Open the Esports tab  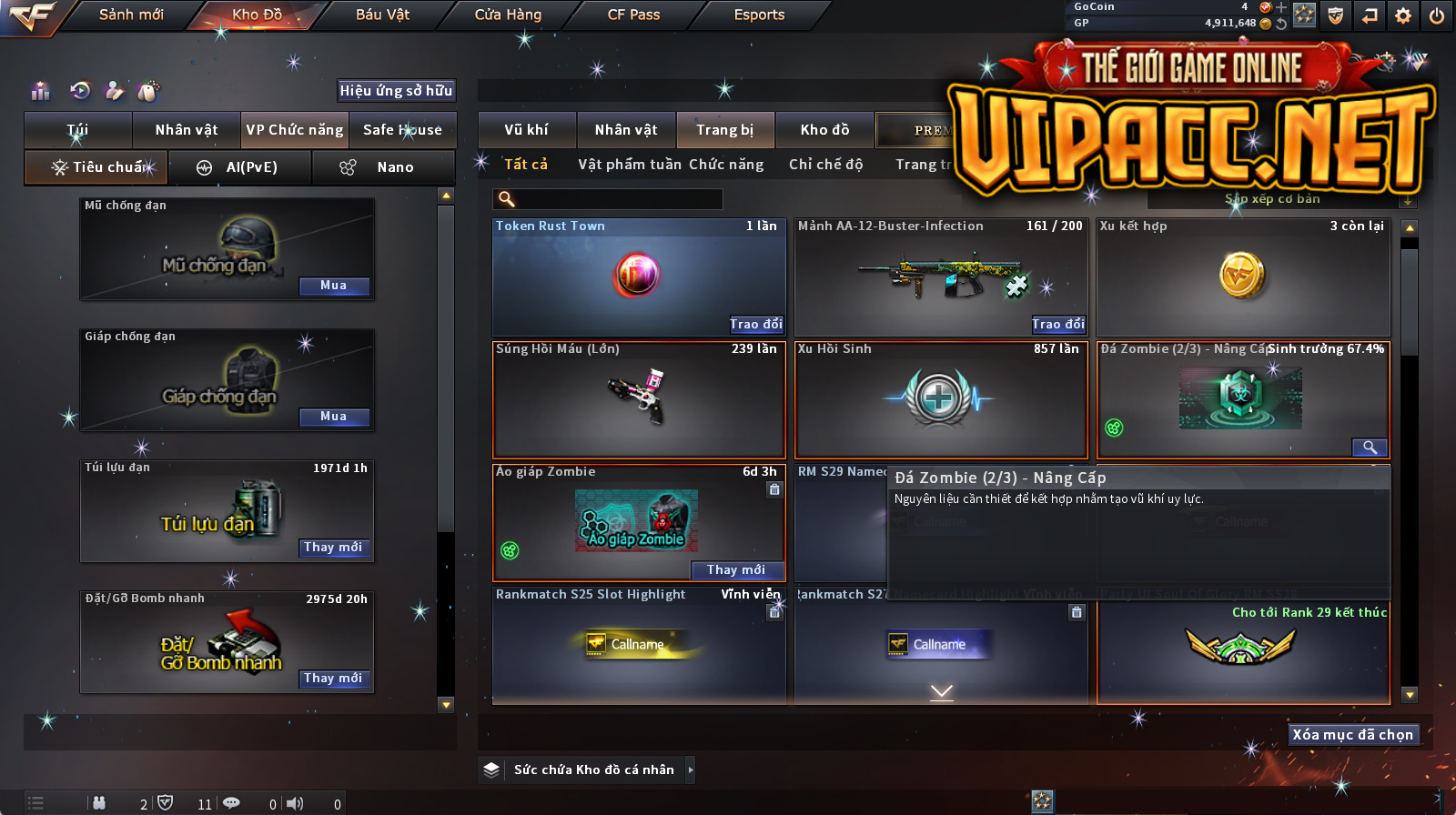[x=759, y=15]
